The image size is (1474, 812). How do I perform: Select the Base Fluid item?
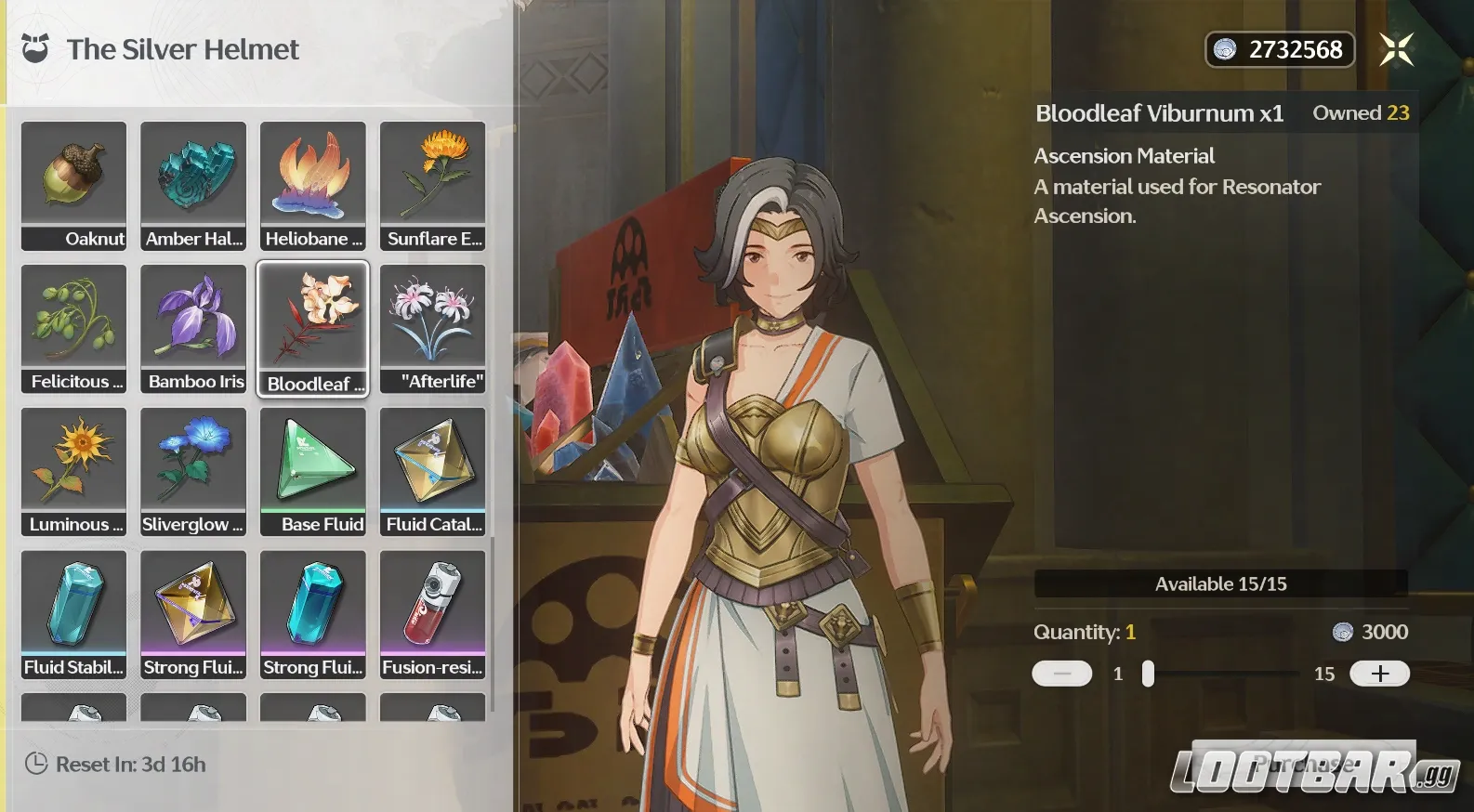point(313,471)
